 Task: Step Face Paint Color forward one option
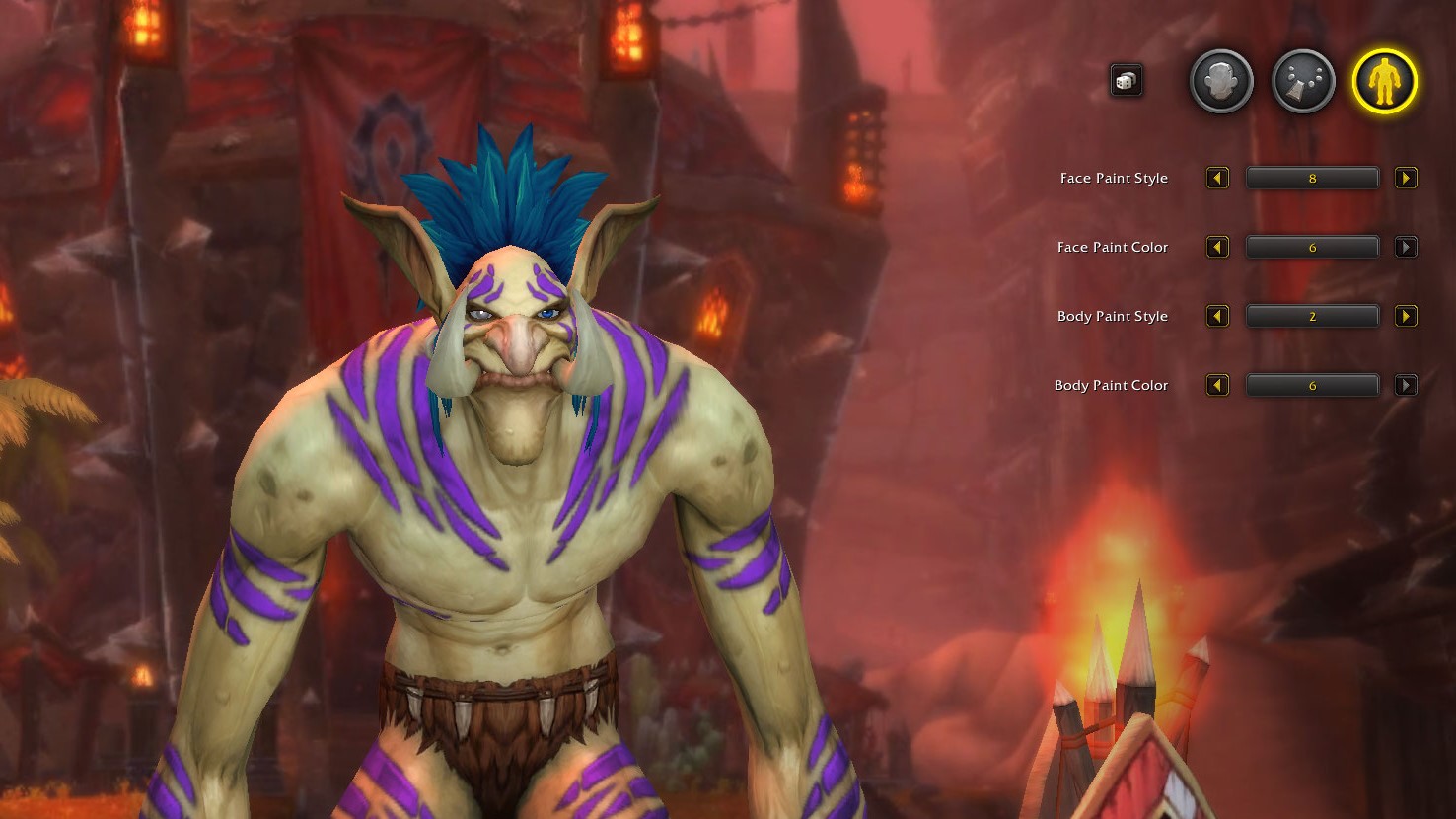[x=1406, y=247]
